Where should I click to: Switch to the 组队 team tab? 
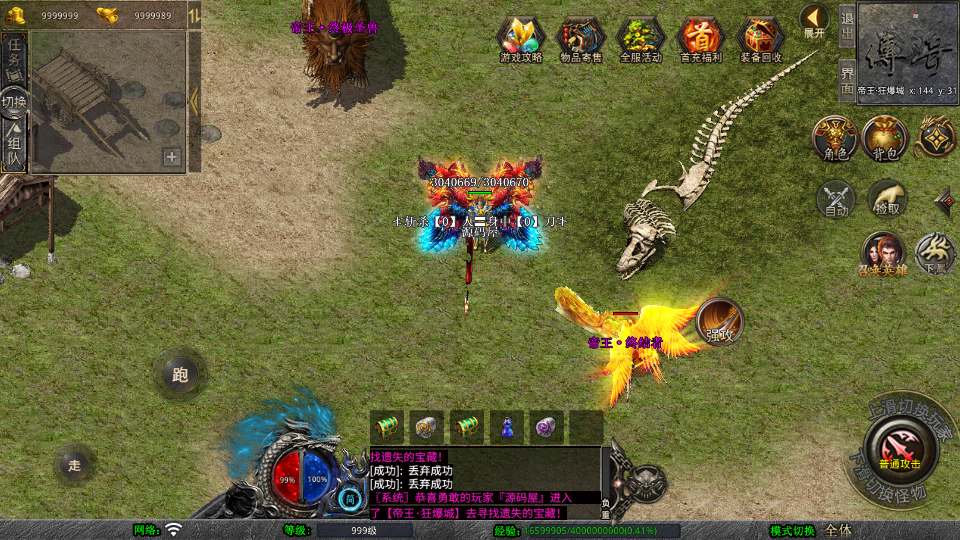14,146
